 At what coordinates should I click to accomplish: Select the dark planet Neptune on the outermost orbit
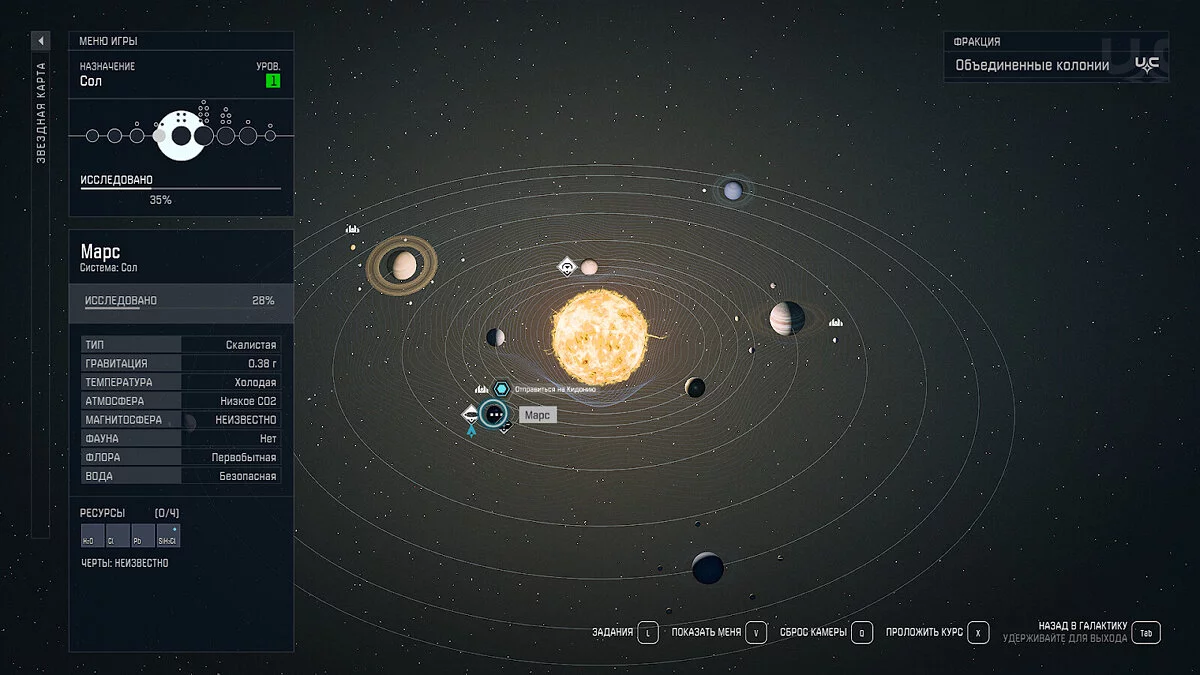[708, 568]
